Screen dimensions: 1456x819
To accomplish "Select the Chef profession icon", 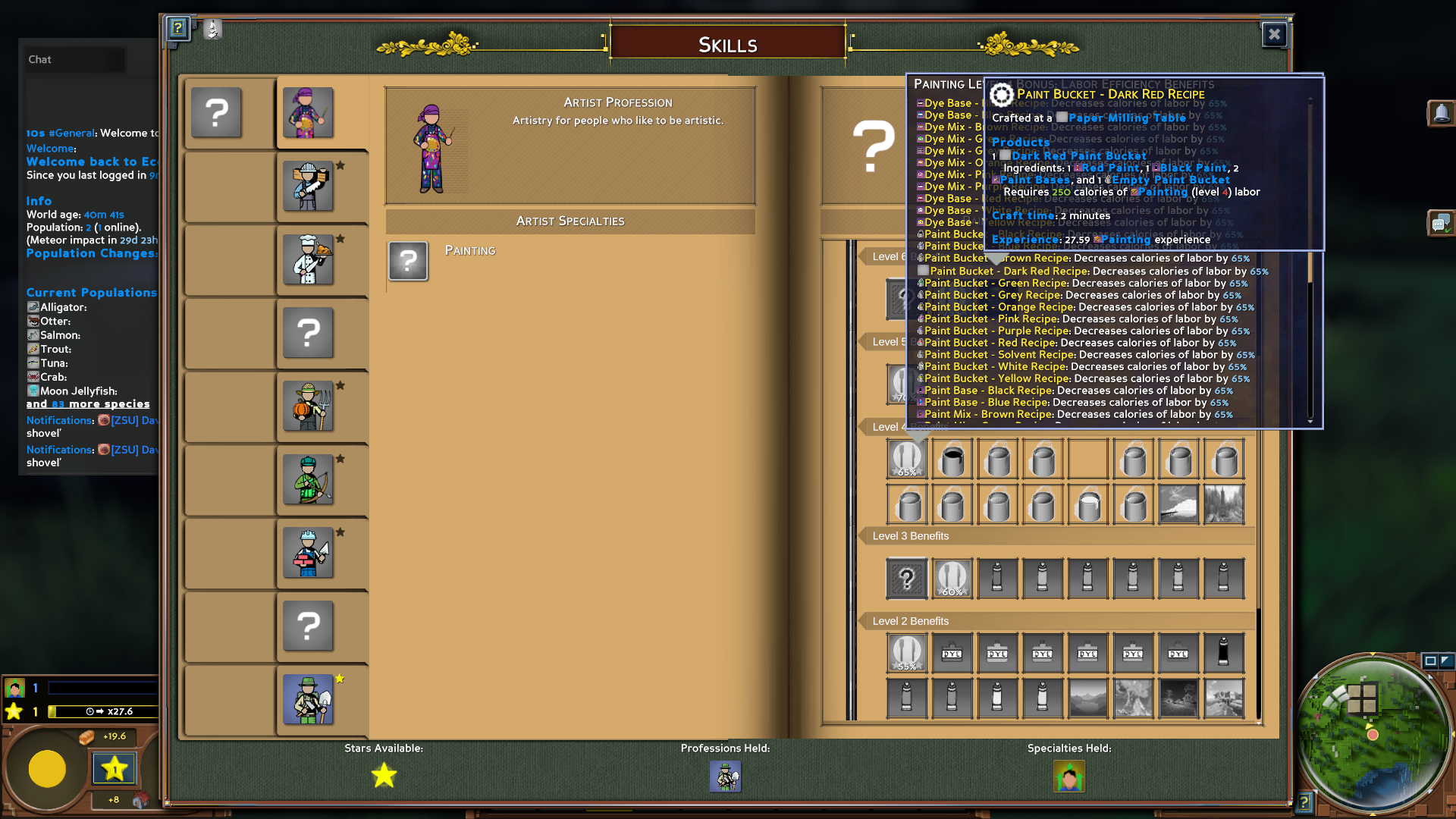I will tap(306, 260).
